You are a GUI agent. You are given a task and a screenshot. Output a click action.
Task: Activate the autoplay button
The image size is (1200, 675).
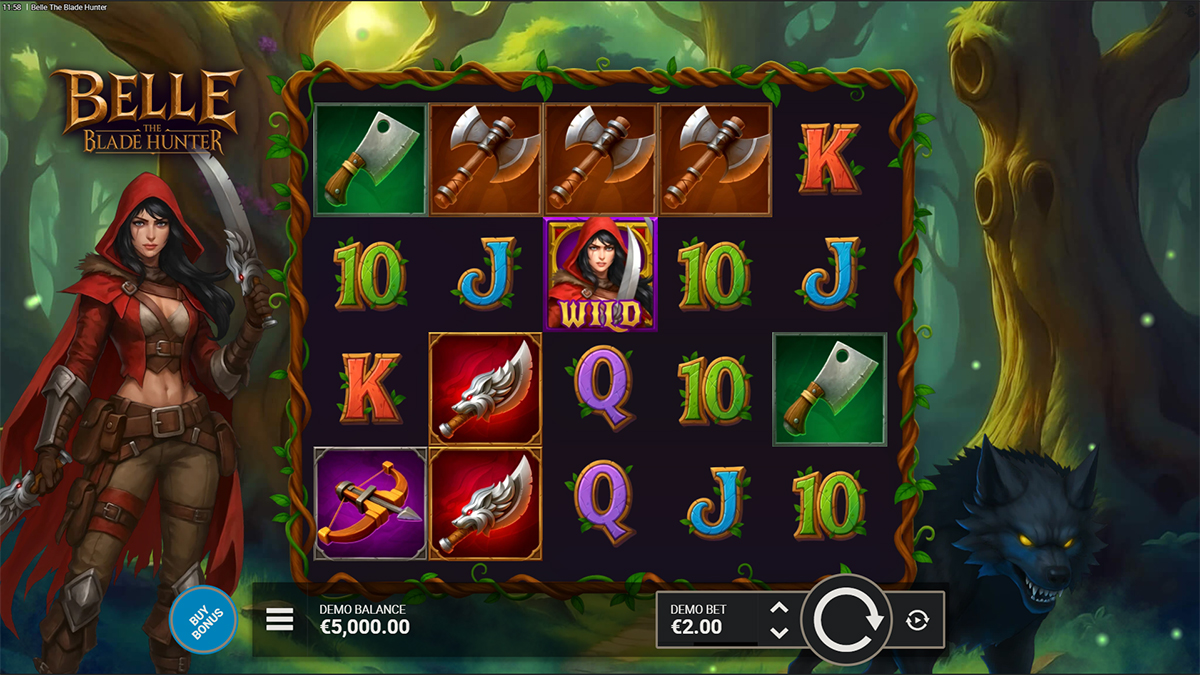[x=917, y=620]
